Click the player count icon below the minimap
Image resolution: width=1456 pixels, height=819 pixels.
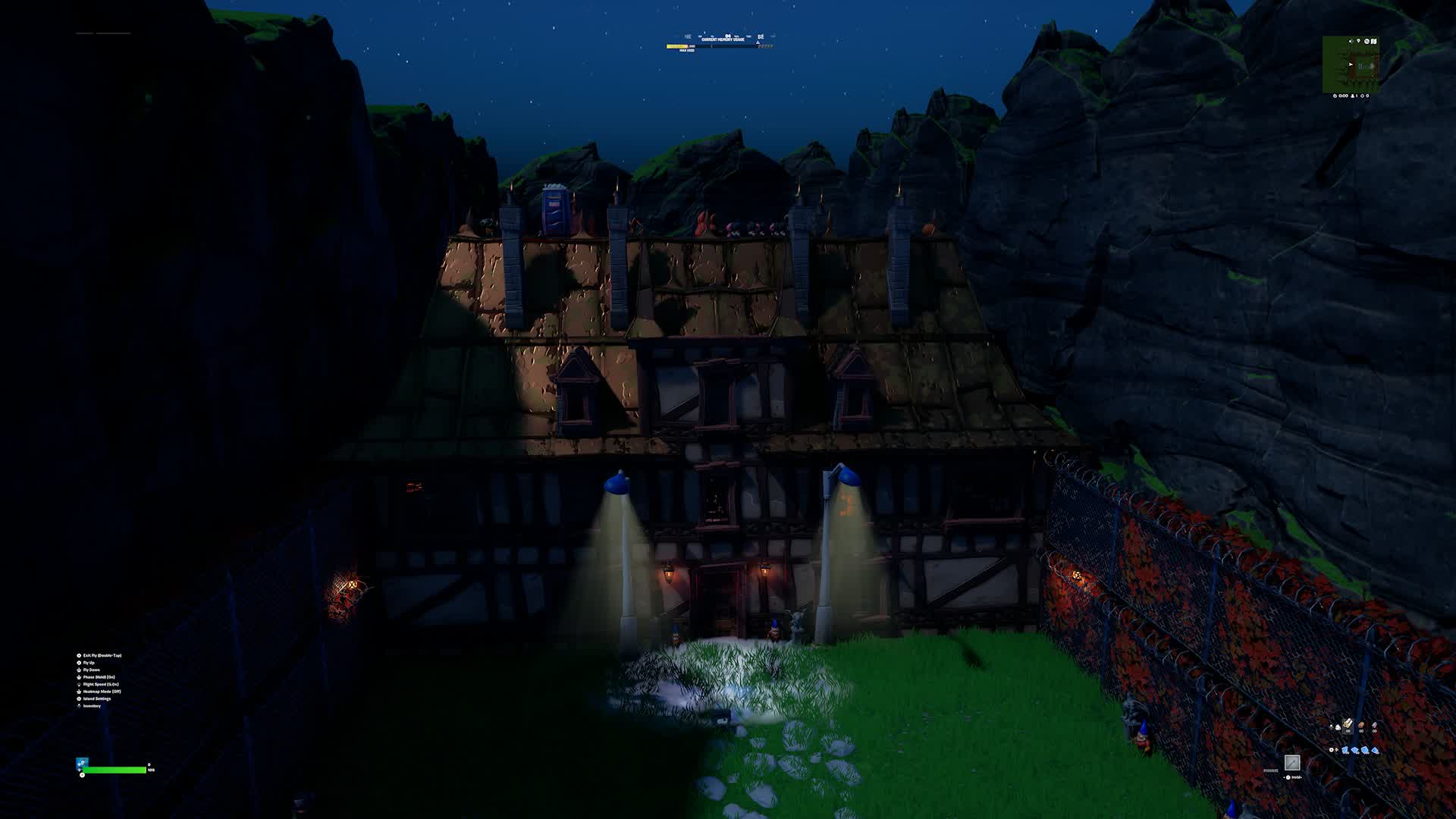[x=1353, y=96]
